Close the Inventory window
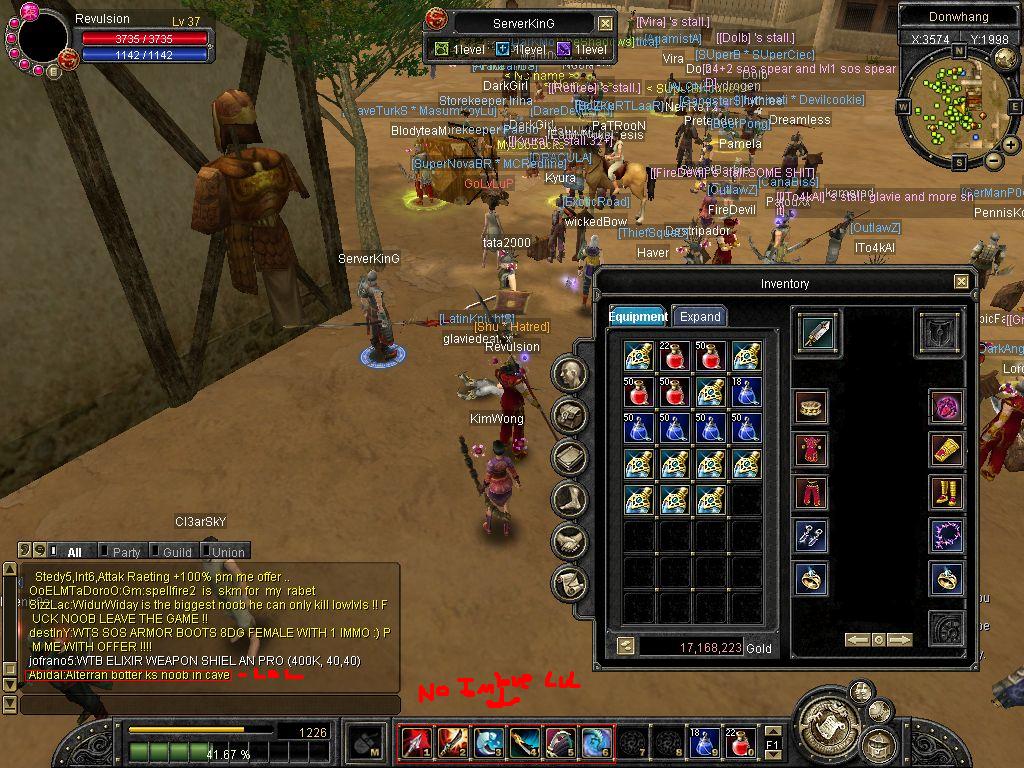Image resolution: width=1024 pixels, height=768 pixels. coord(961,283)
